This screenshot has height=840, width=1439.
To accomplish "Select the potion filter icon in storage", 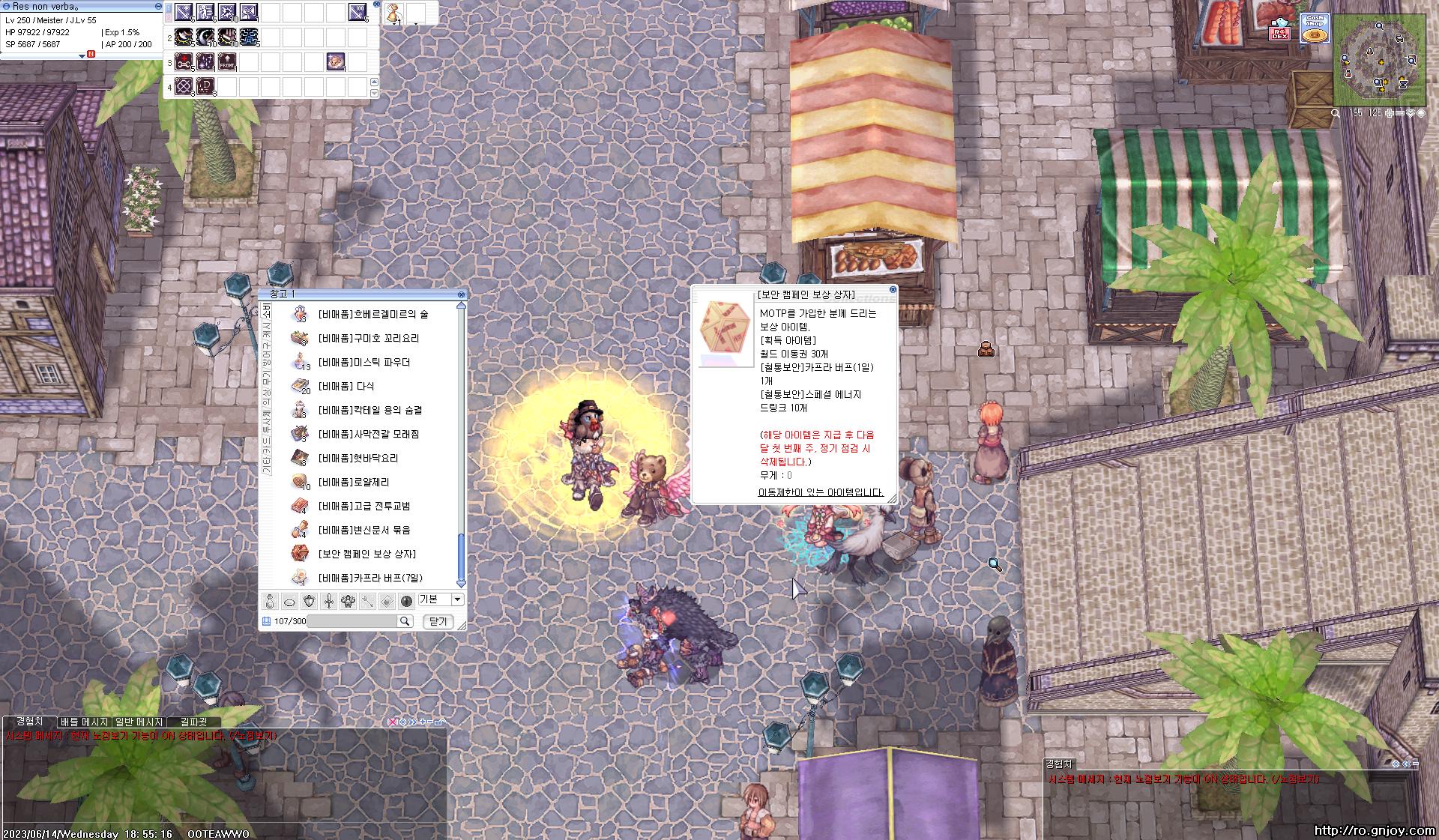I will click(x=271, y=601).
